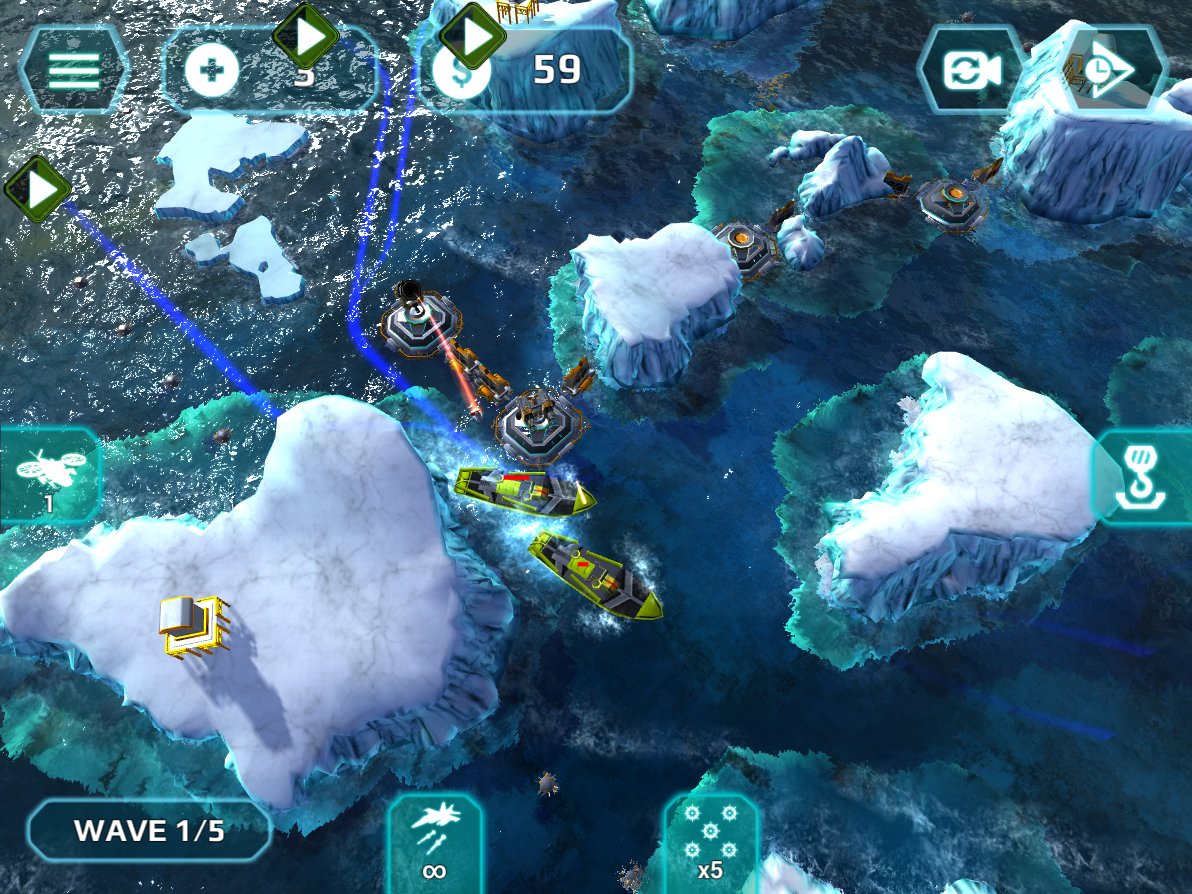This screenshot has width=1192, height=894.
Task: Launch the infinite airstrike ability
Action: pos(434,843)
